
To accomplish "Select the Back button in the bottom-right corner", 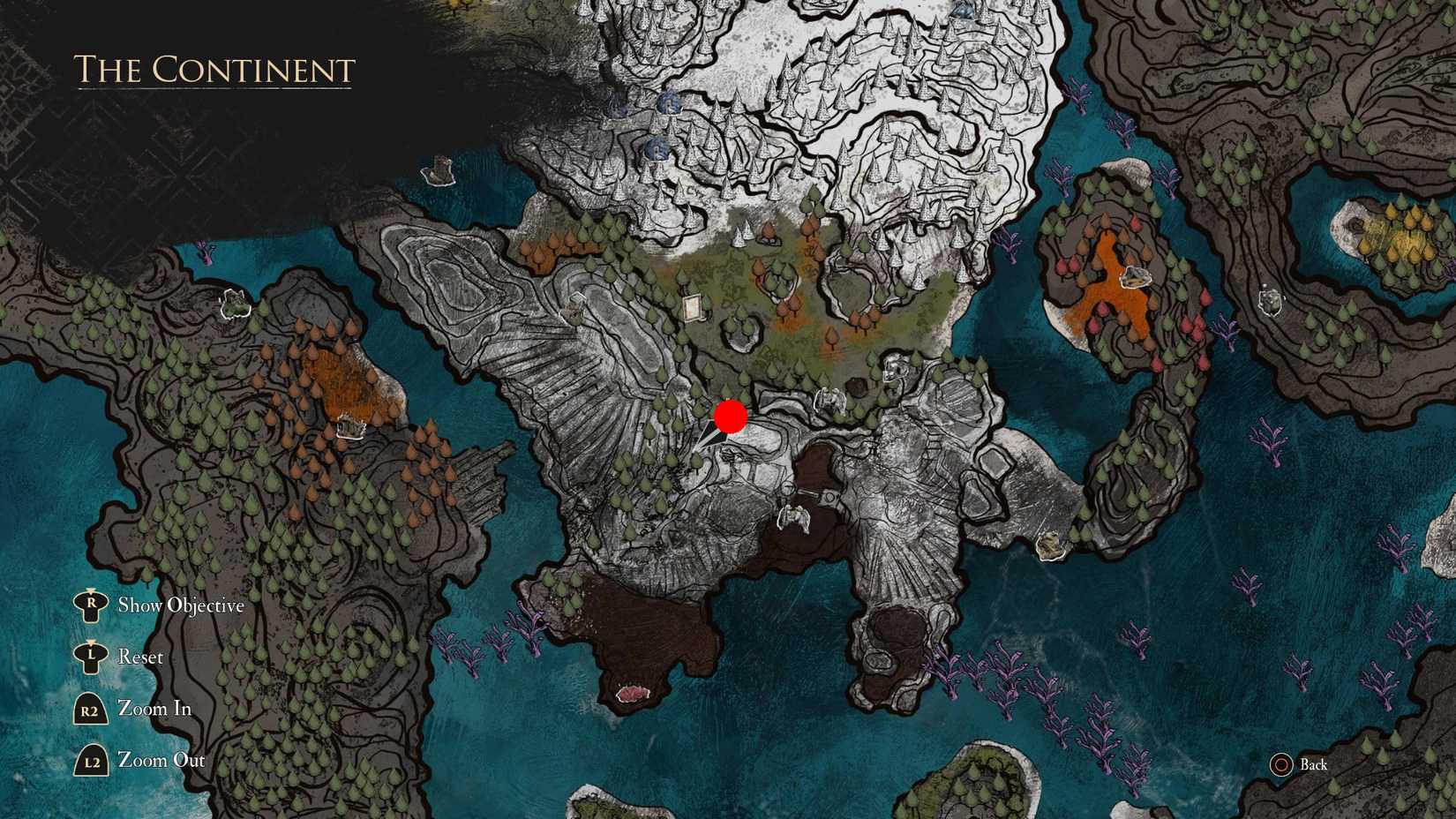I will 1314,765.
